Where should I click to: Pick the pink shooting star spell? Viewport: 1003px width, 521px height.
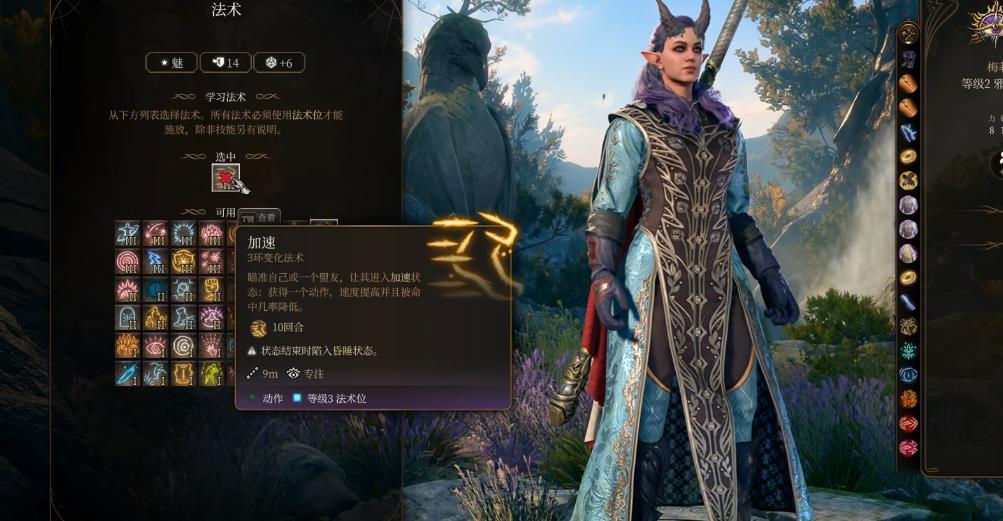click(x=155, y=234)
